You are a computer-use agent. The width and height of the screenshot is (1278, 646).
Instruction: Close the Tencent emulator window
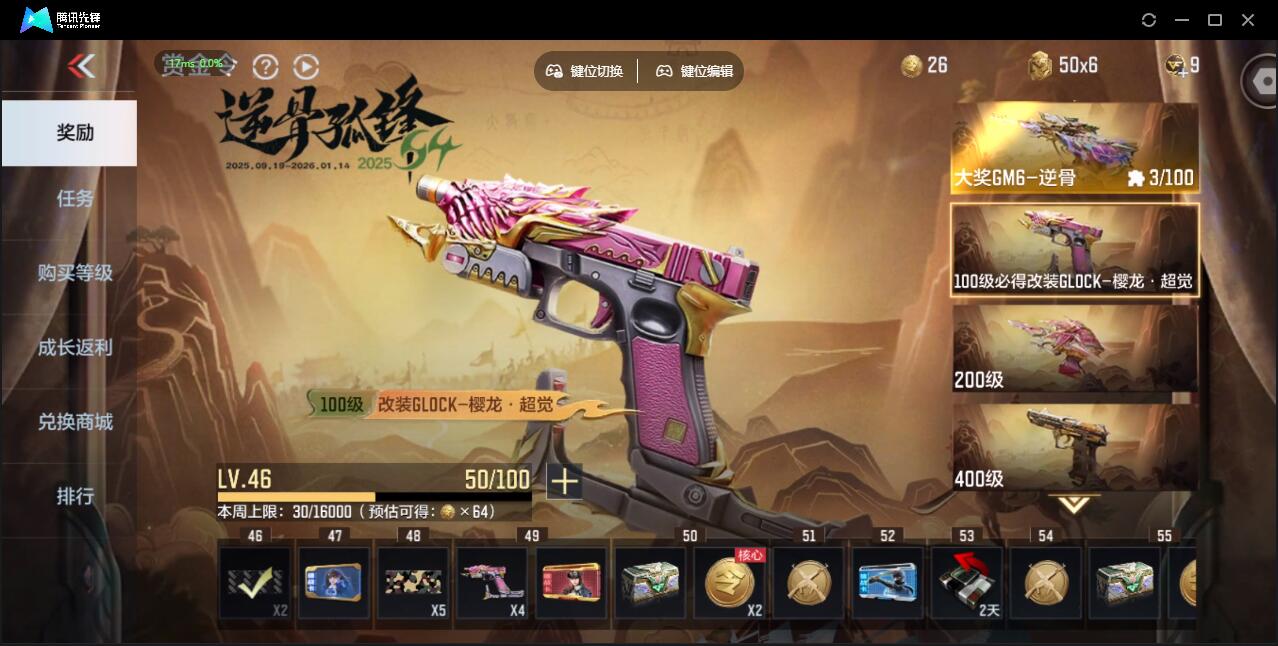pyautogui.click(x=1248, y=20)
